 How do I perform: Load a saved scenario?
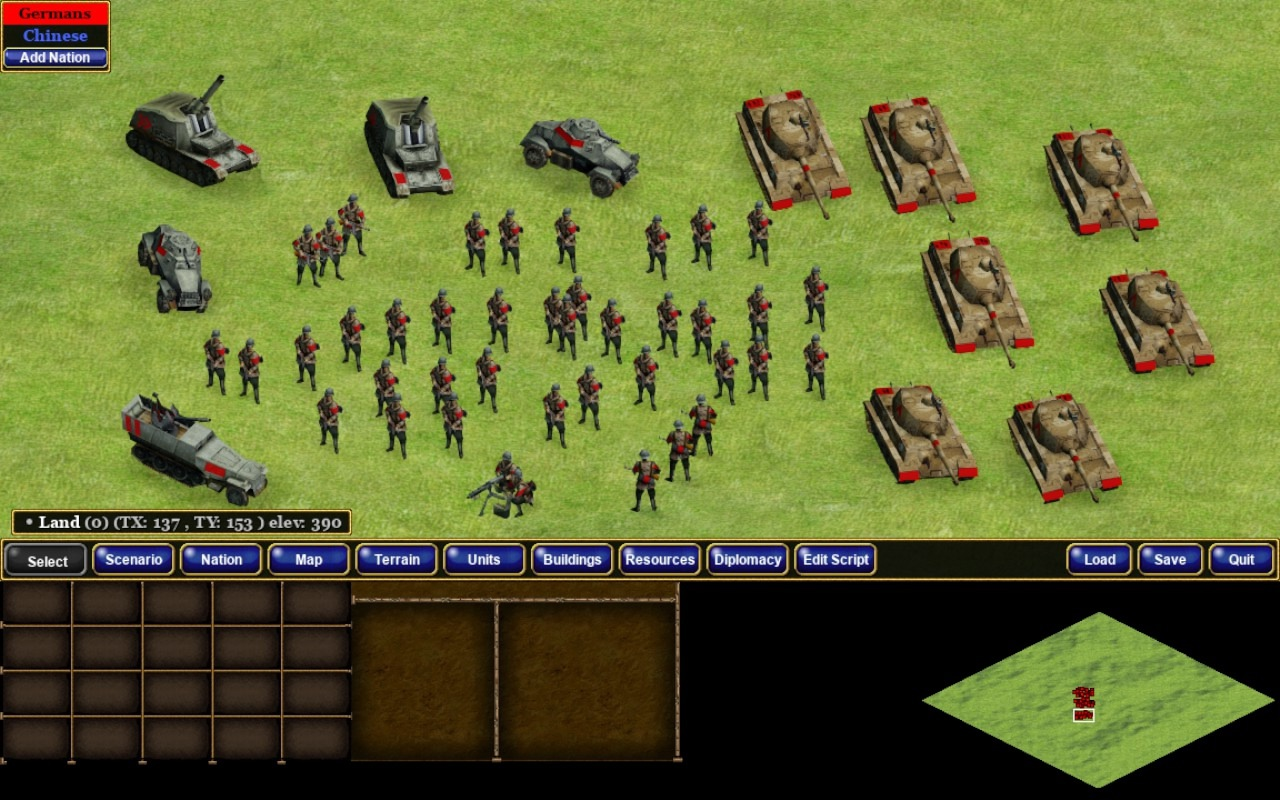point(1099,559)
